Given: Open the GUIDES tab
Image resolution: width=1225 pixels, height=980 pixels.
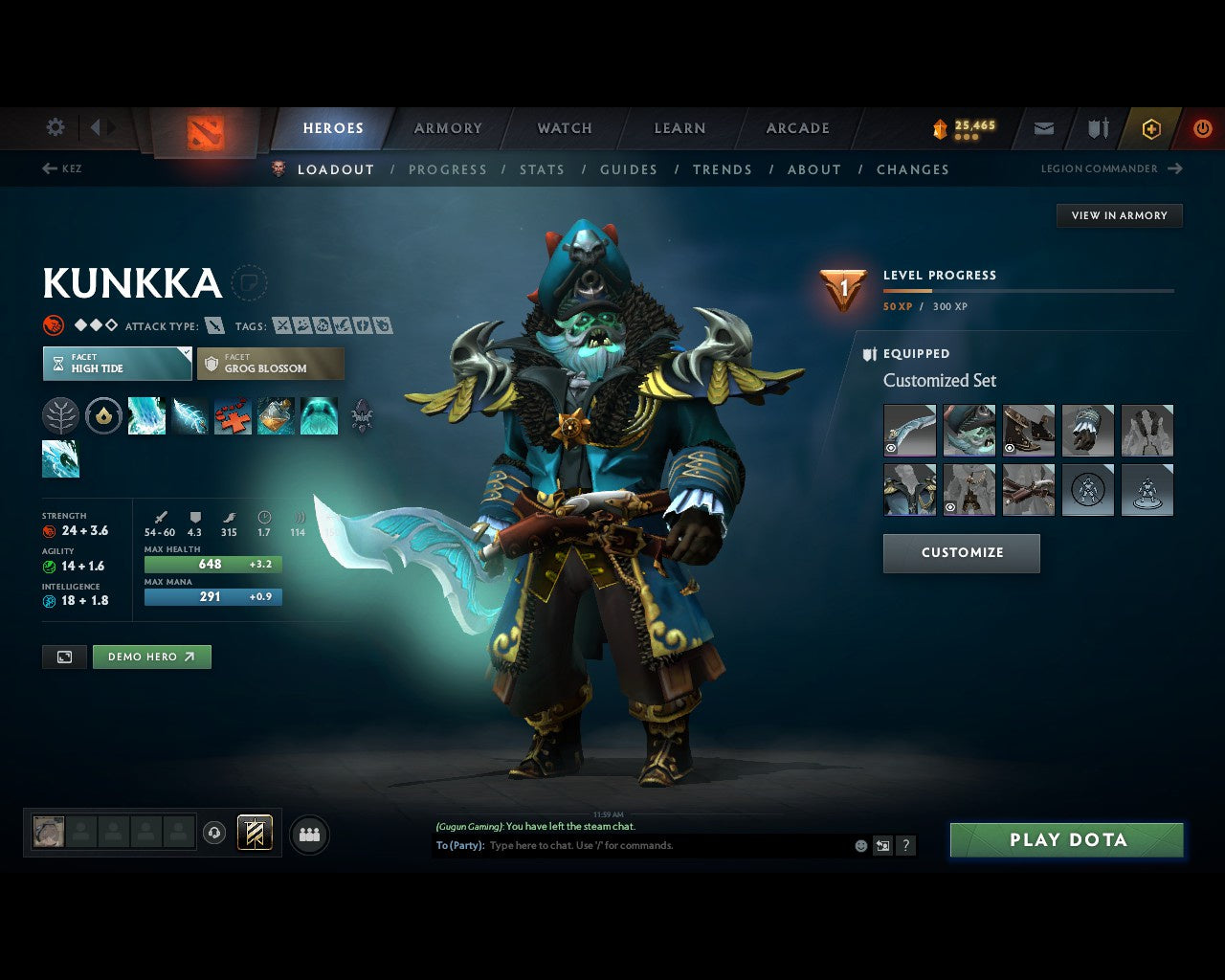Looking at the screenshot, I should [x=628, y=169].
